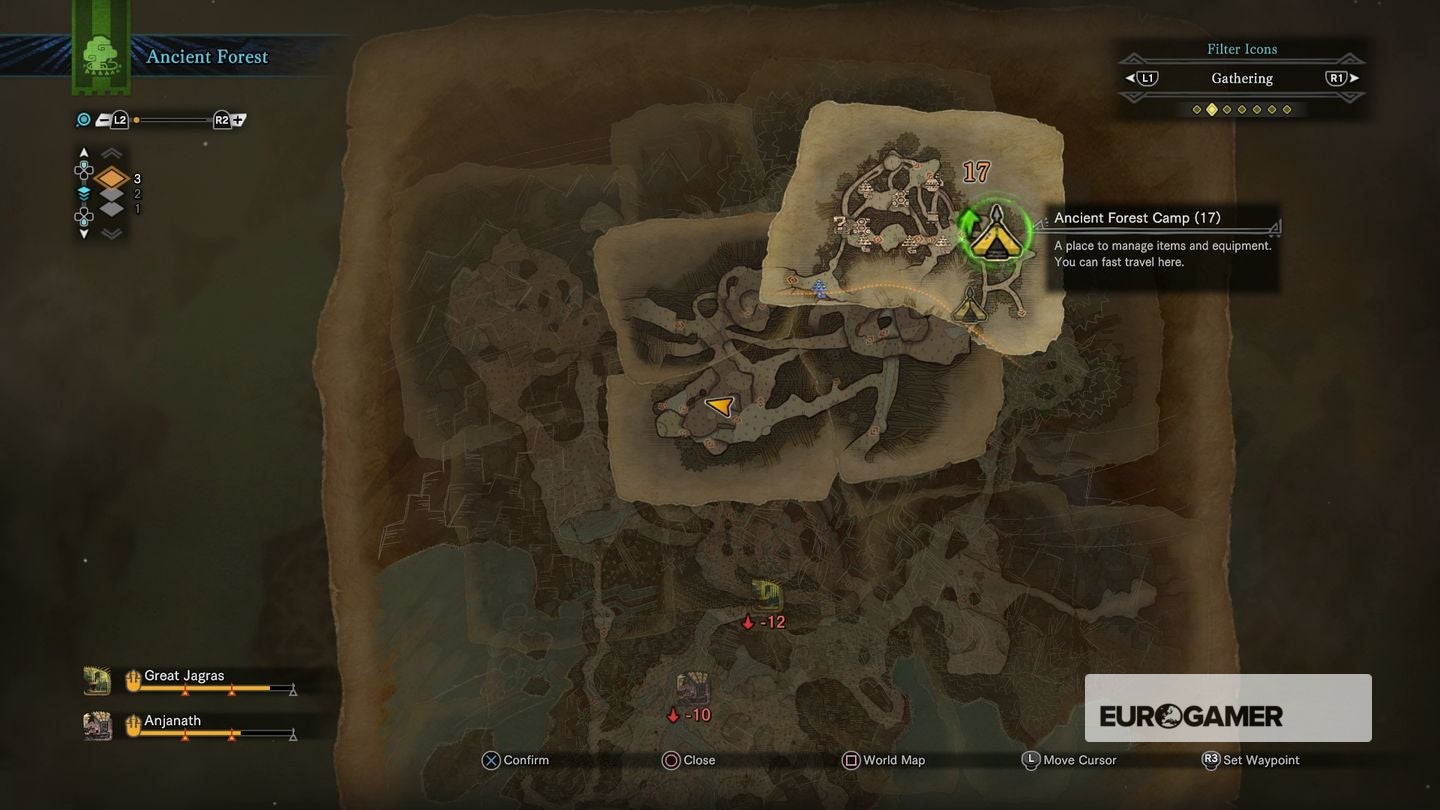
Task: Switch to map level 1 layer
Action: click(112, 209)
